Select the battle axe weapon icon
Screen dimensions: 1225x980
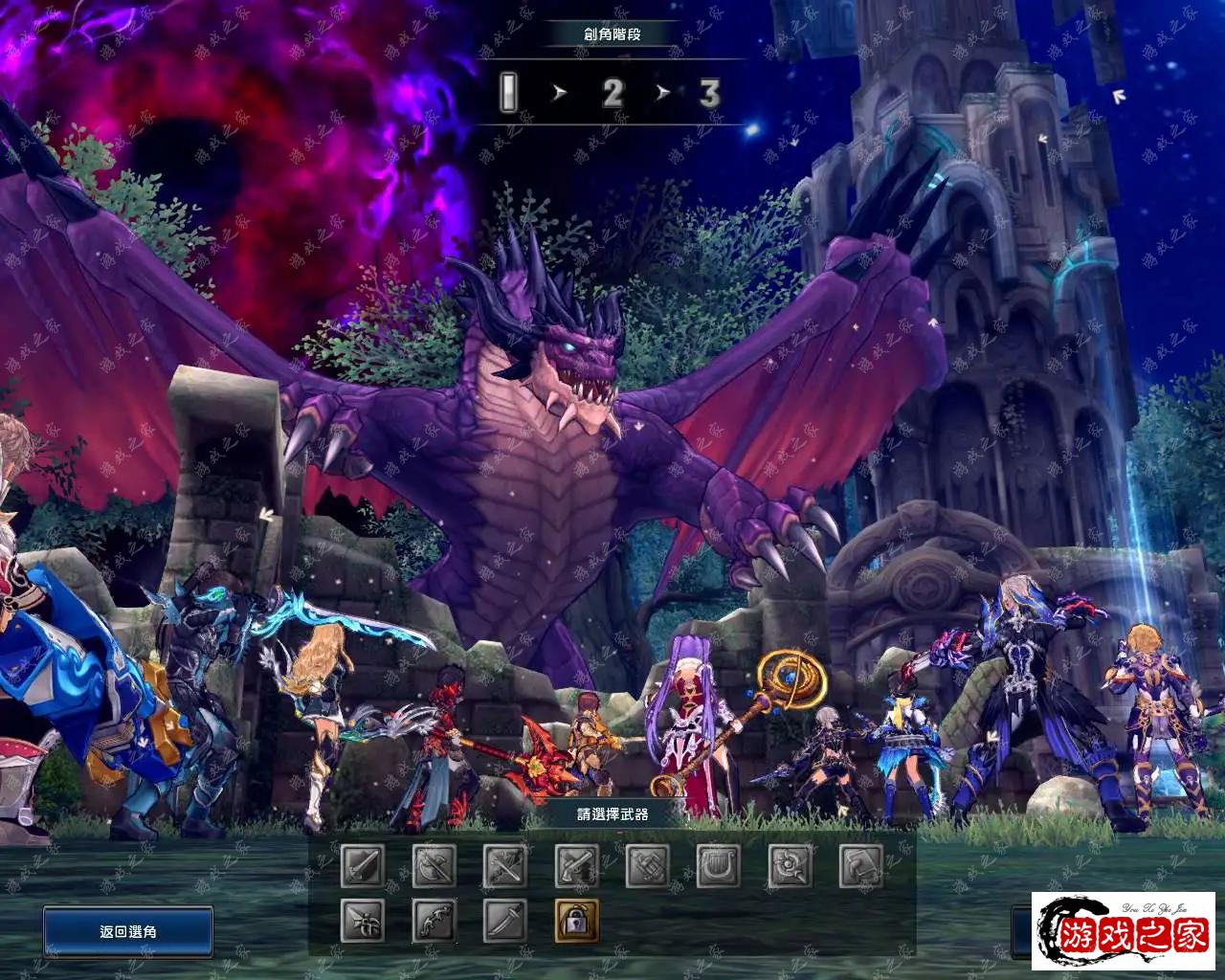[x=434, y=867]
